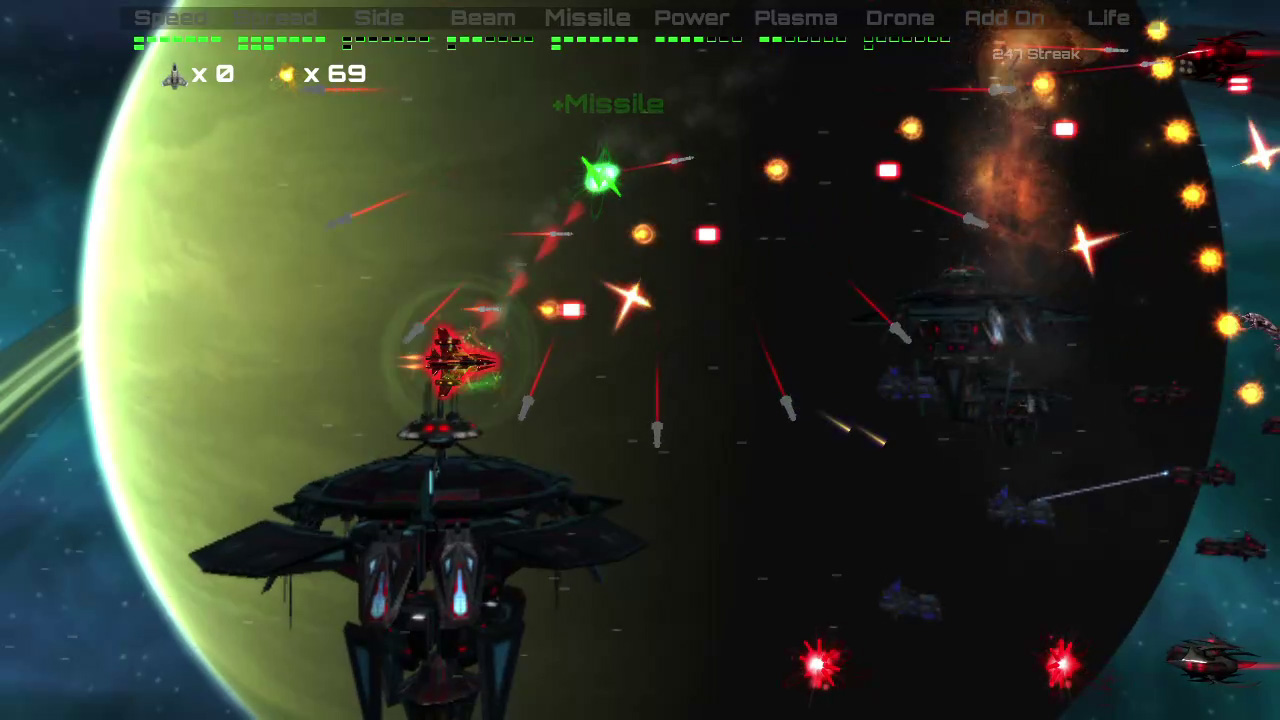Image resolution: width=1280 pixels, height=720 pixels.
Task: Click the Speed upgrade progress bar
Action: 176,41
